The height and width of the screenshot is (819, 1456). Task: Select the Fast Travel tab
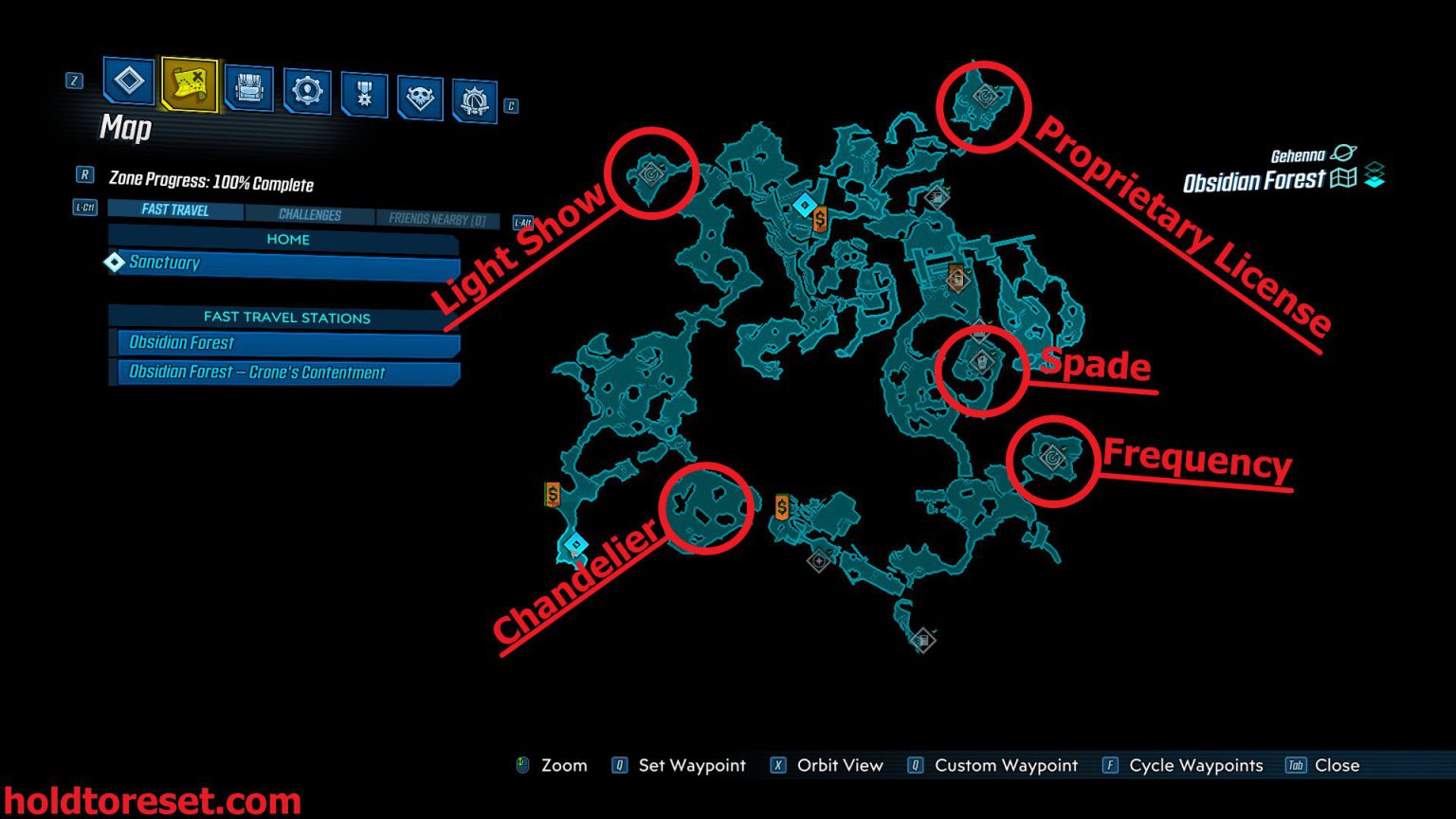pos(174,210)
